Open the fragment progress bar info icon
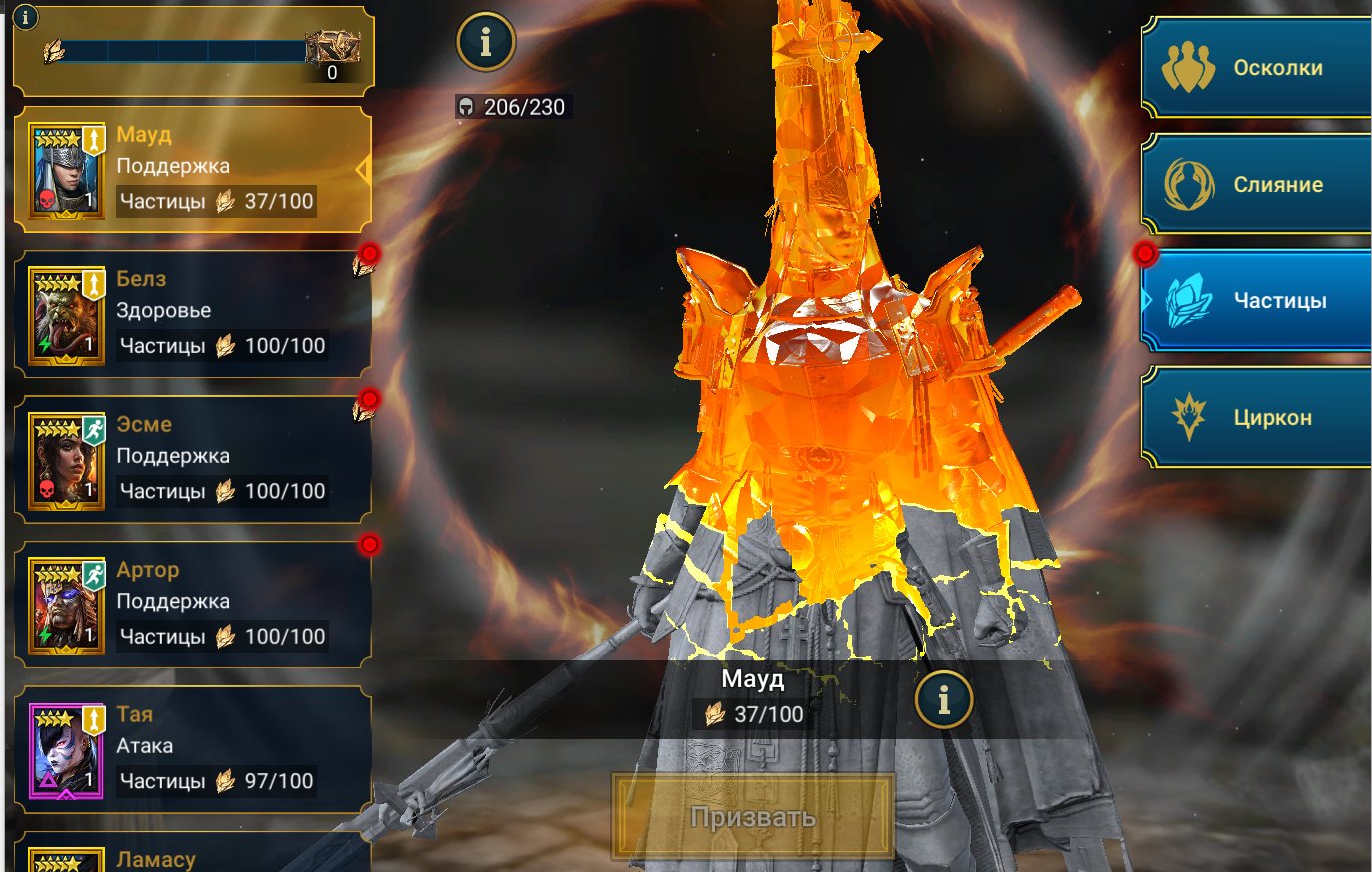Screen dimensions: 1372x872 pyautogui.click(x=25, y=17)
